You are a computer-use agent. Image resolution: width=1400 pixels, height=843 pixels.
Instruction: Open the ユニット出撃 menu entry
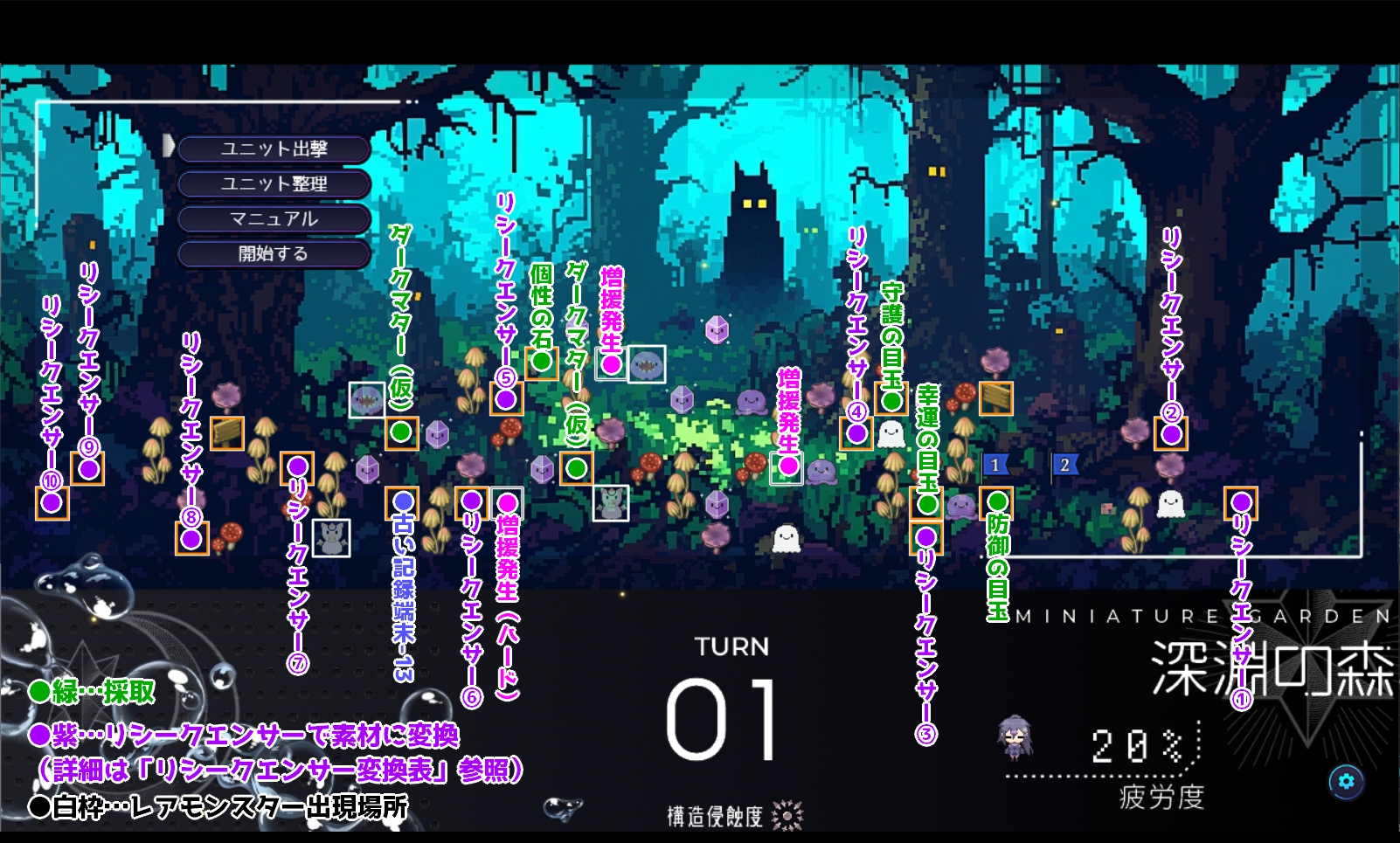pyautogui.click(x=274, y=149)
